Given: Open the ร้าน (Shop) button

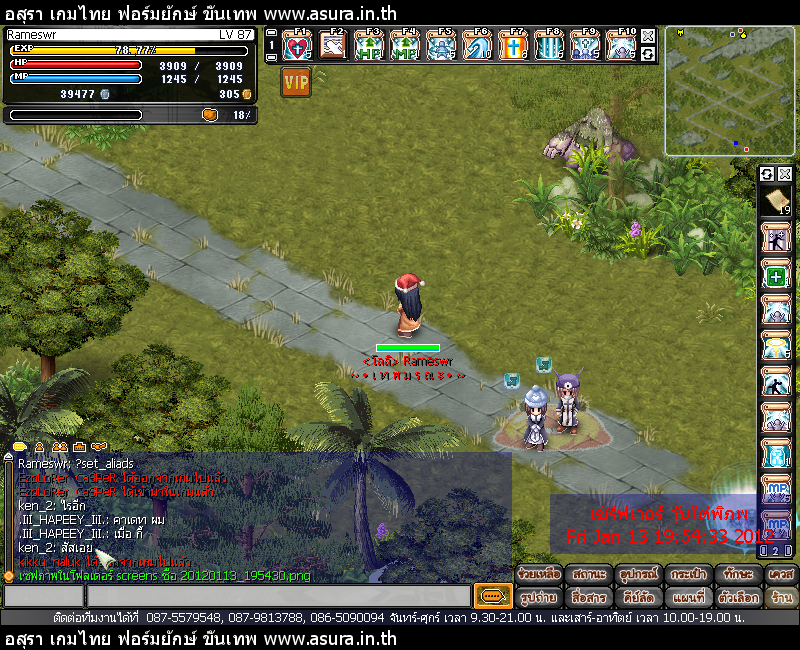Looking at the screenshot, I should point(781,597).
